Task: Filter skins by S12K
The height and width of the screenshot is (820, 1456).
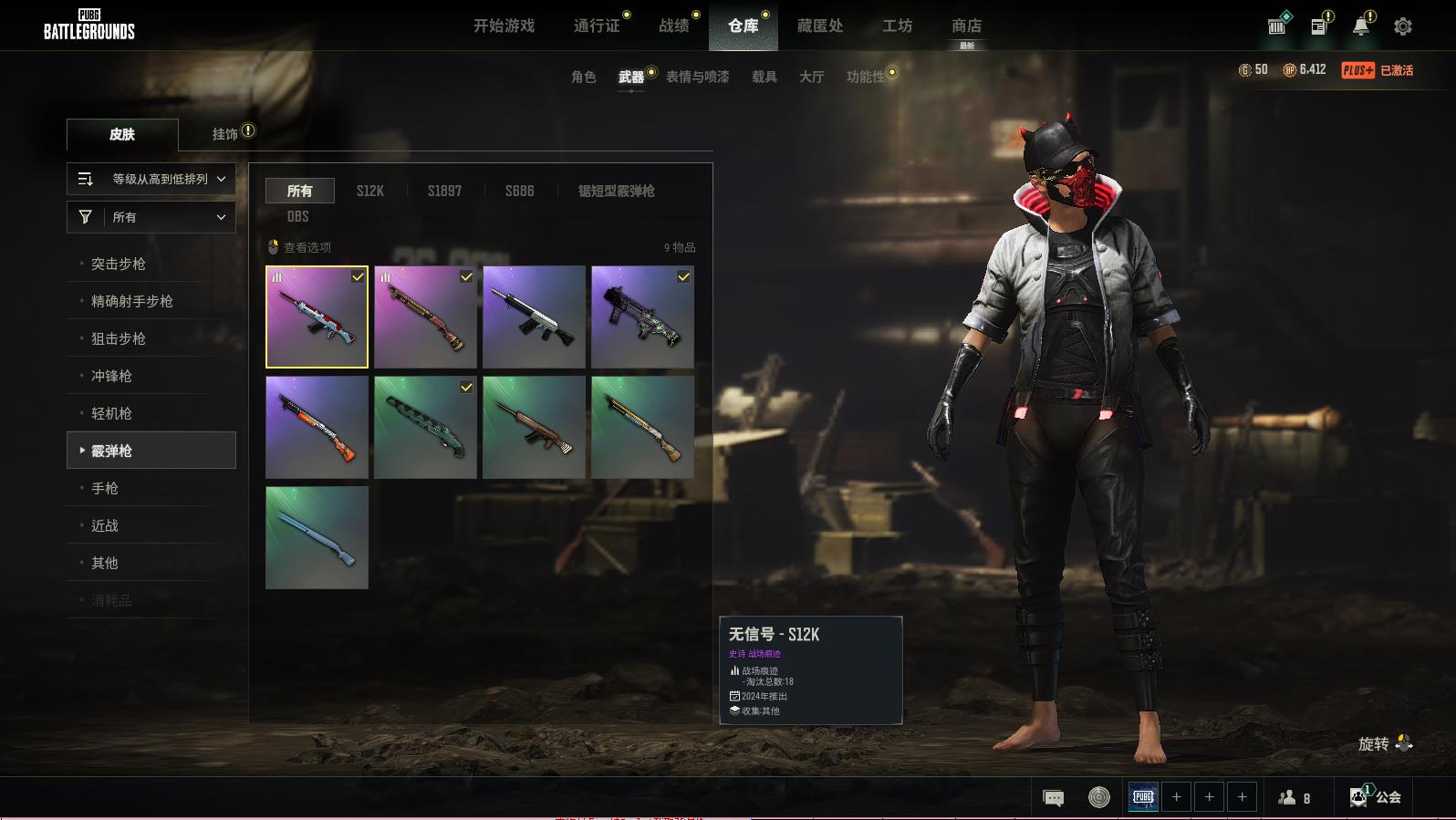Action: tap(369, 191)
